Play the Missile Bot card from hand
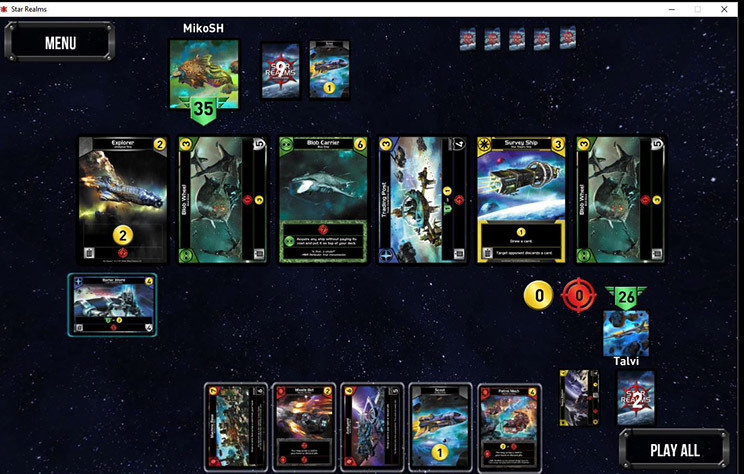744x474 pixels. click(x=304, y=427)
